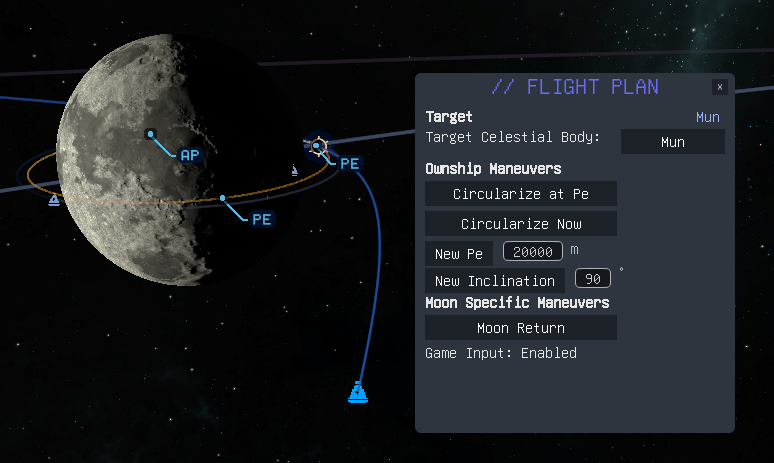Edit the 20000 periapsis altitude field

click(533, 251)
